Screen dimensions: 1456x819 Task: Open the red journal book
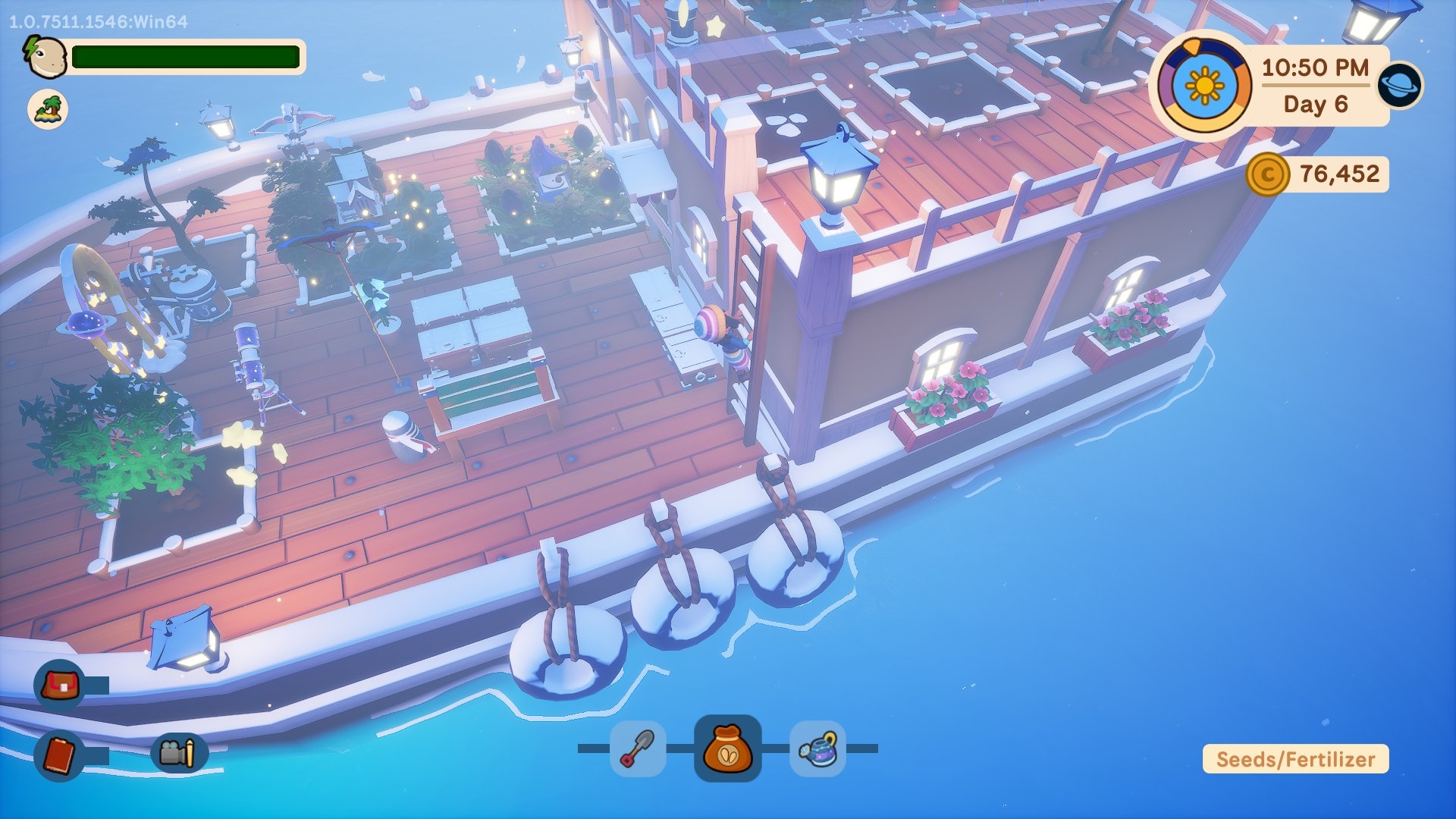(x=60, y=755)
